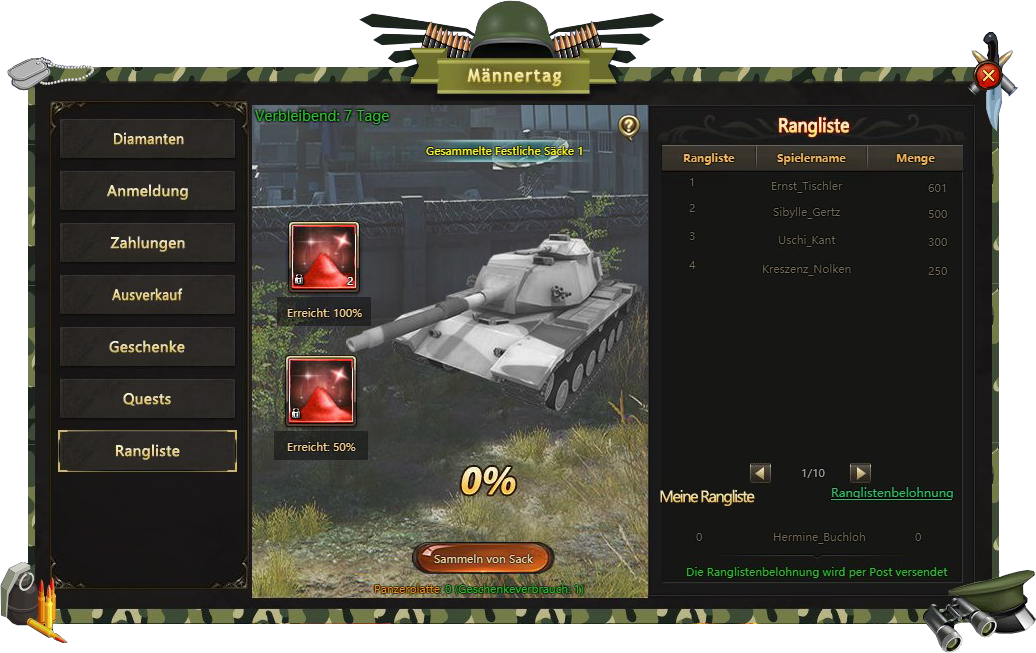
Task: Open the Geschenke tab
Action: tap(148, 347)
